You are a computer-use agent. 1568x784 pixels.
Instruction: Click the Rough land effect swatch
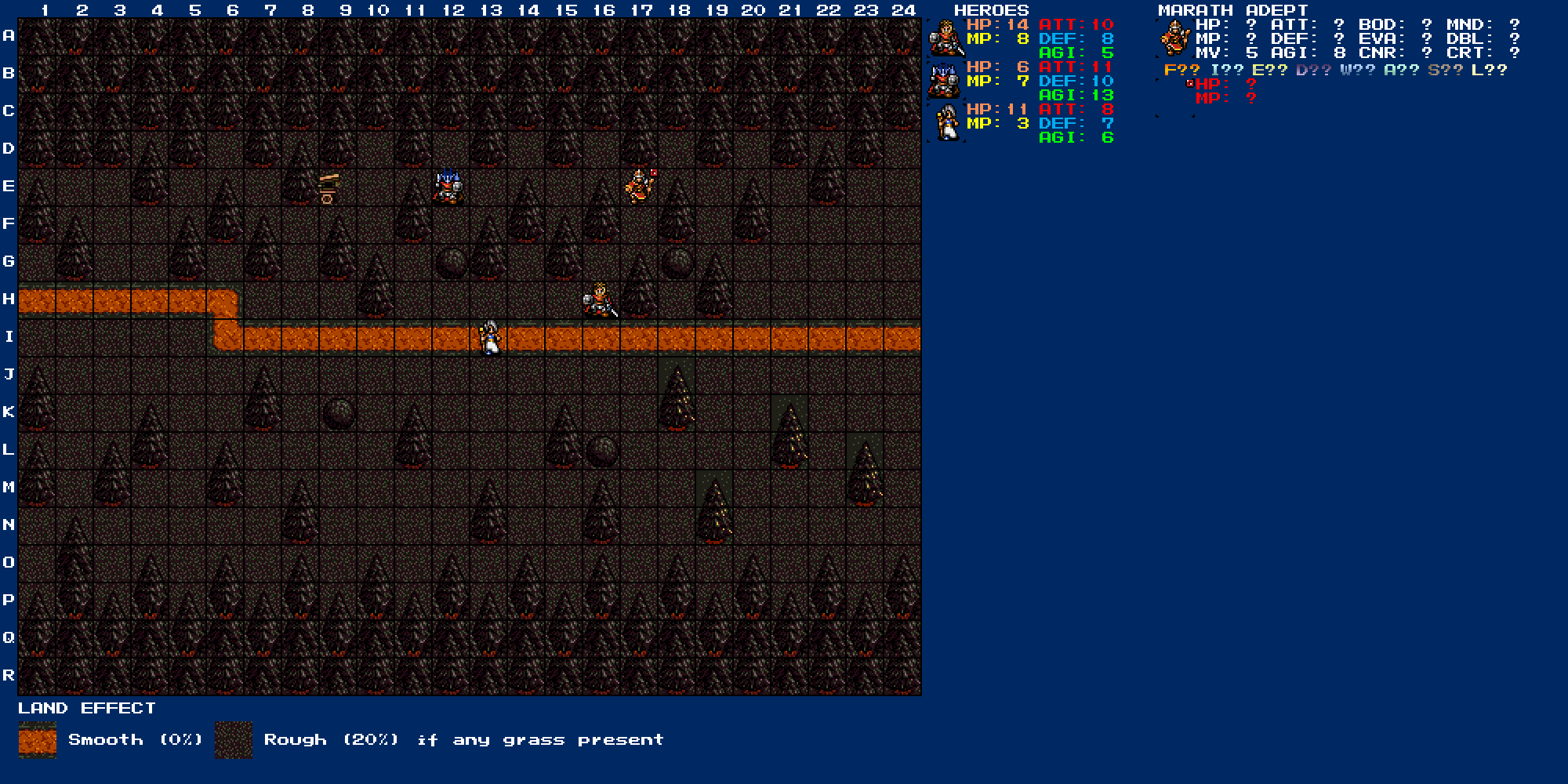pos(234,740)
